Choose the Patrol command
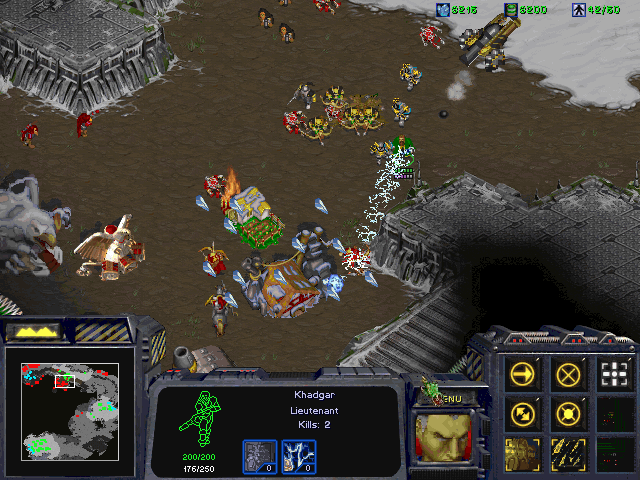This screenshot has height=480, width=640. (x=521, y=412)
